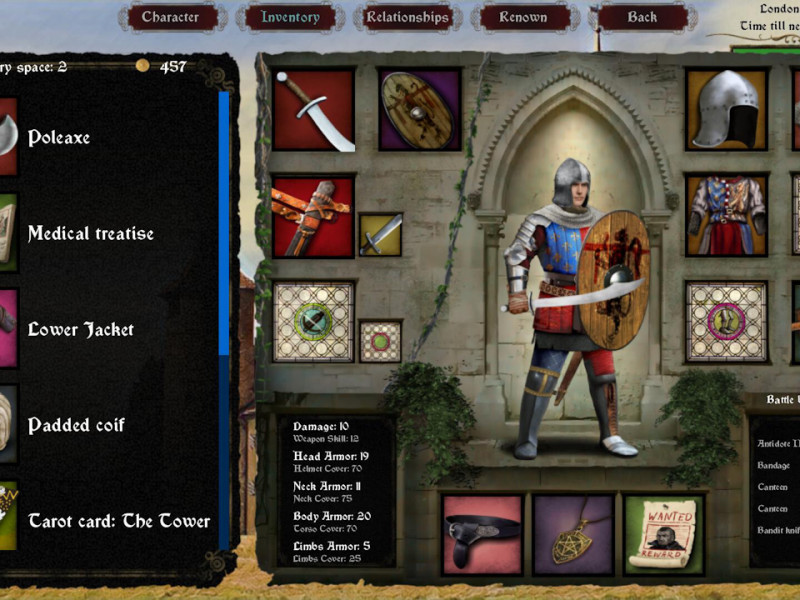Viewport: 800px width, 600px height.
Task: Click the pentagram amulet slot
Action: [x=573, y=535]
